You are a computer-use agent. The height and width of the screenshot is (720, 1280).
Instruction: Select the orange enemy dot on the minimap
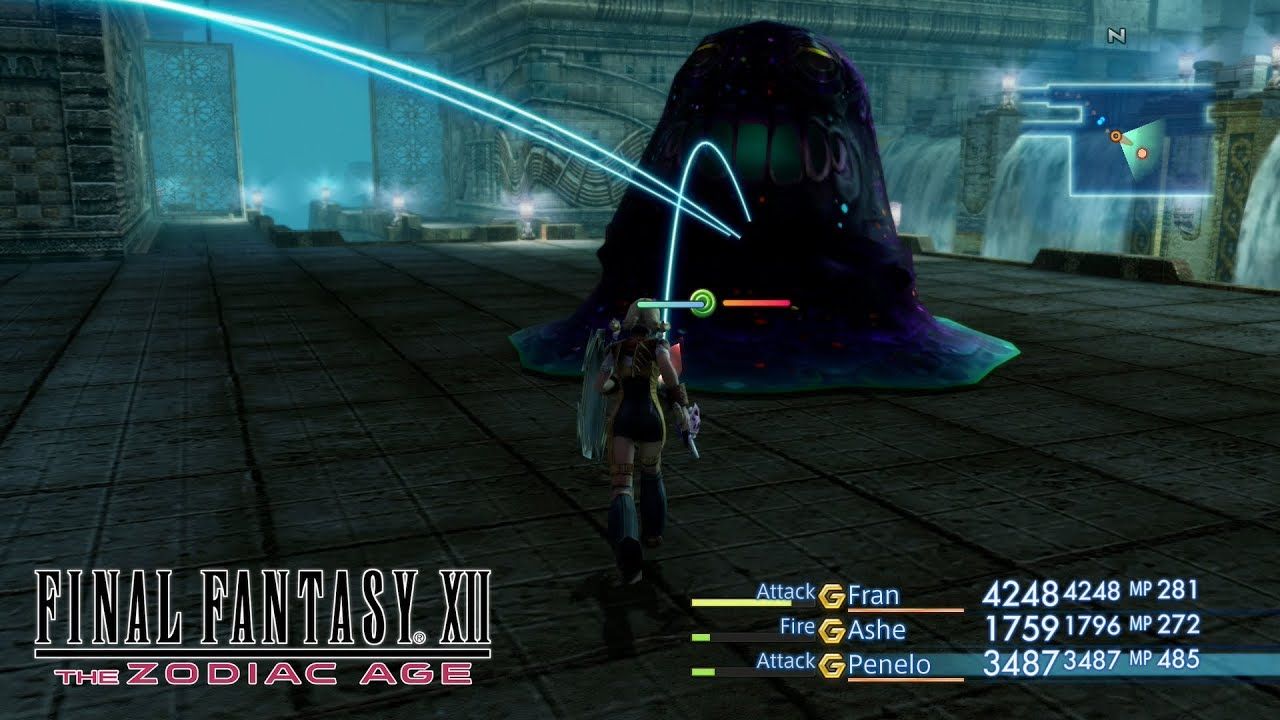pyautogui.click(x=1142, y=153)
